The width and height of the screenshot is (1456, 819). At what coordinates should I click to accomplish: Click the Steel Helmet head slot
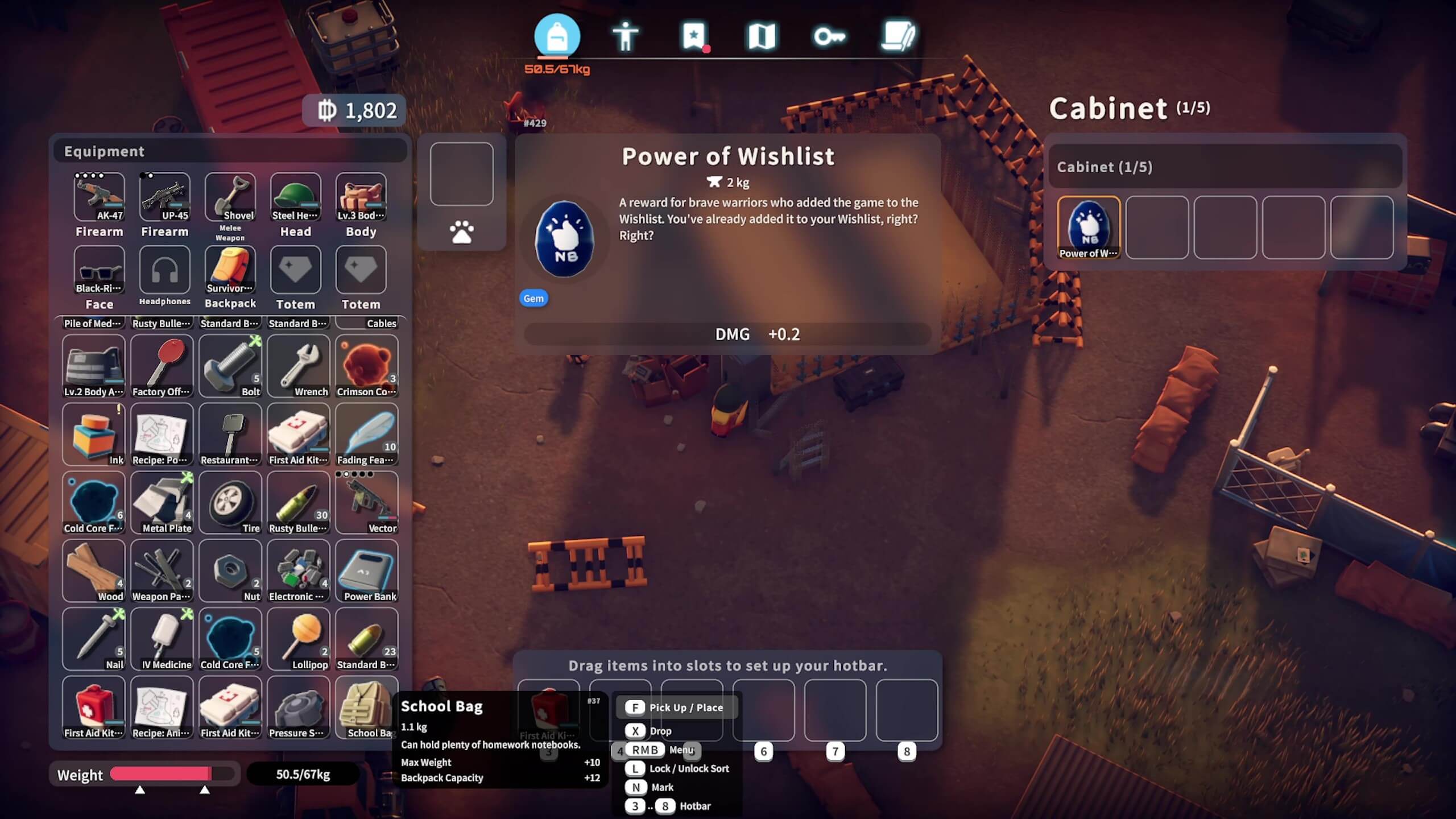click(x=296, y=197)
